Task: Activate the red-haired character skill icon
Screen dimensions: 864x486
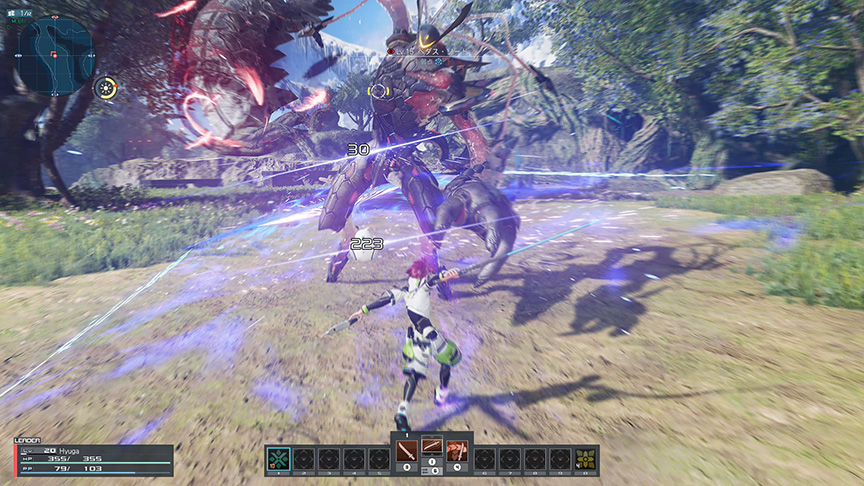Action: [x=457, y=450]
